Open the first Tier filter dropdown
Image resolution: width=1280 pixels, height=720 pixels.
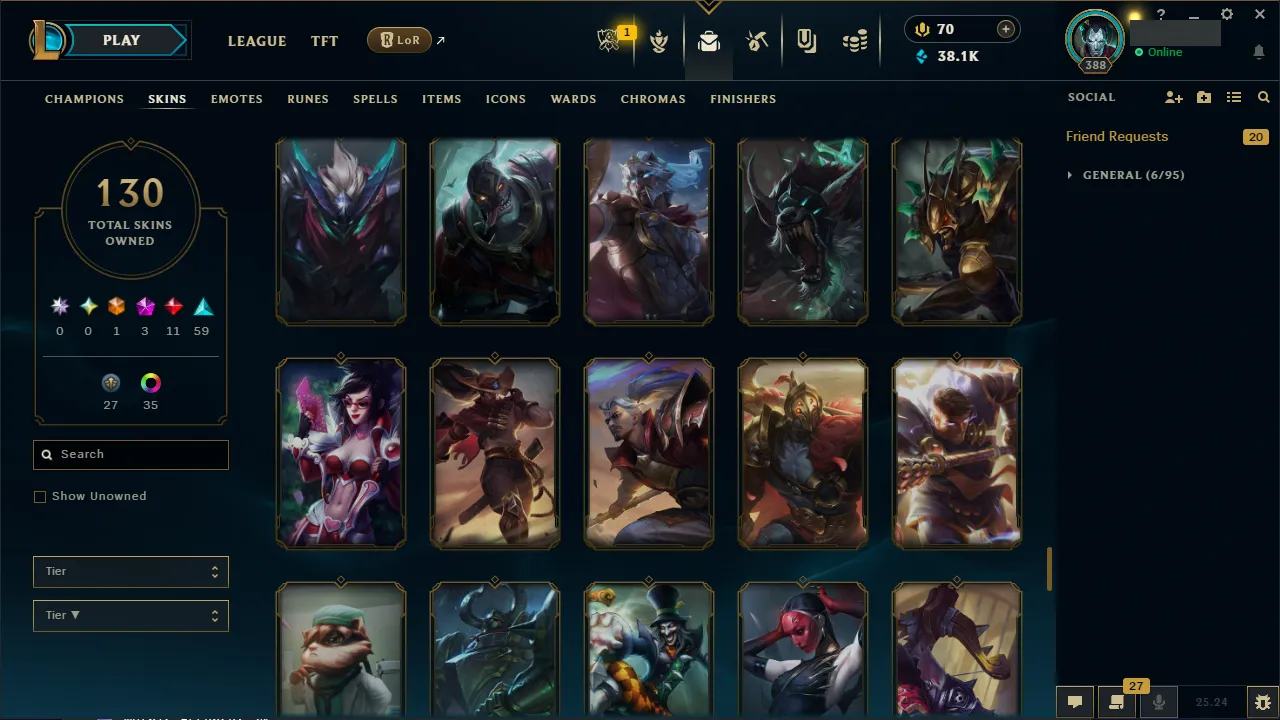click(x=130, y=571)
